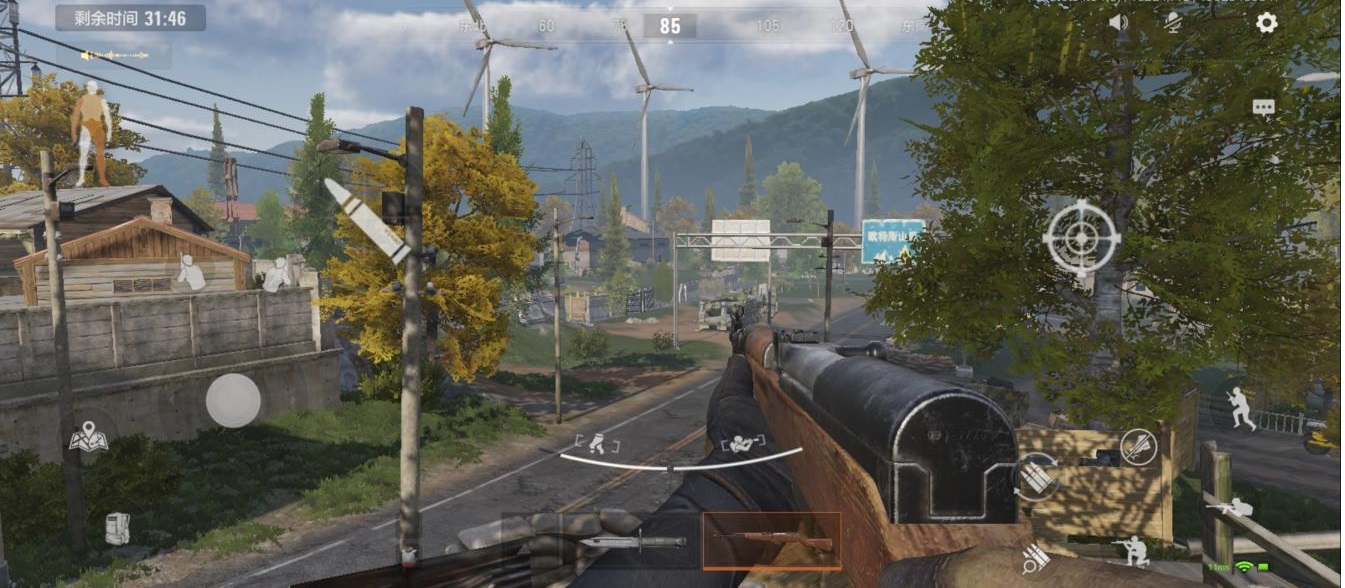Tap the crosshair aim-down-sights button
The width and height of the screenshot is (1345, 588).
point(1081,238)
